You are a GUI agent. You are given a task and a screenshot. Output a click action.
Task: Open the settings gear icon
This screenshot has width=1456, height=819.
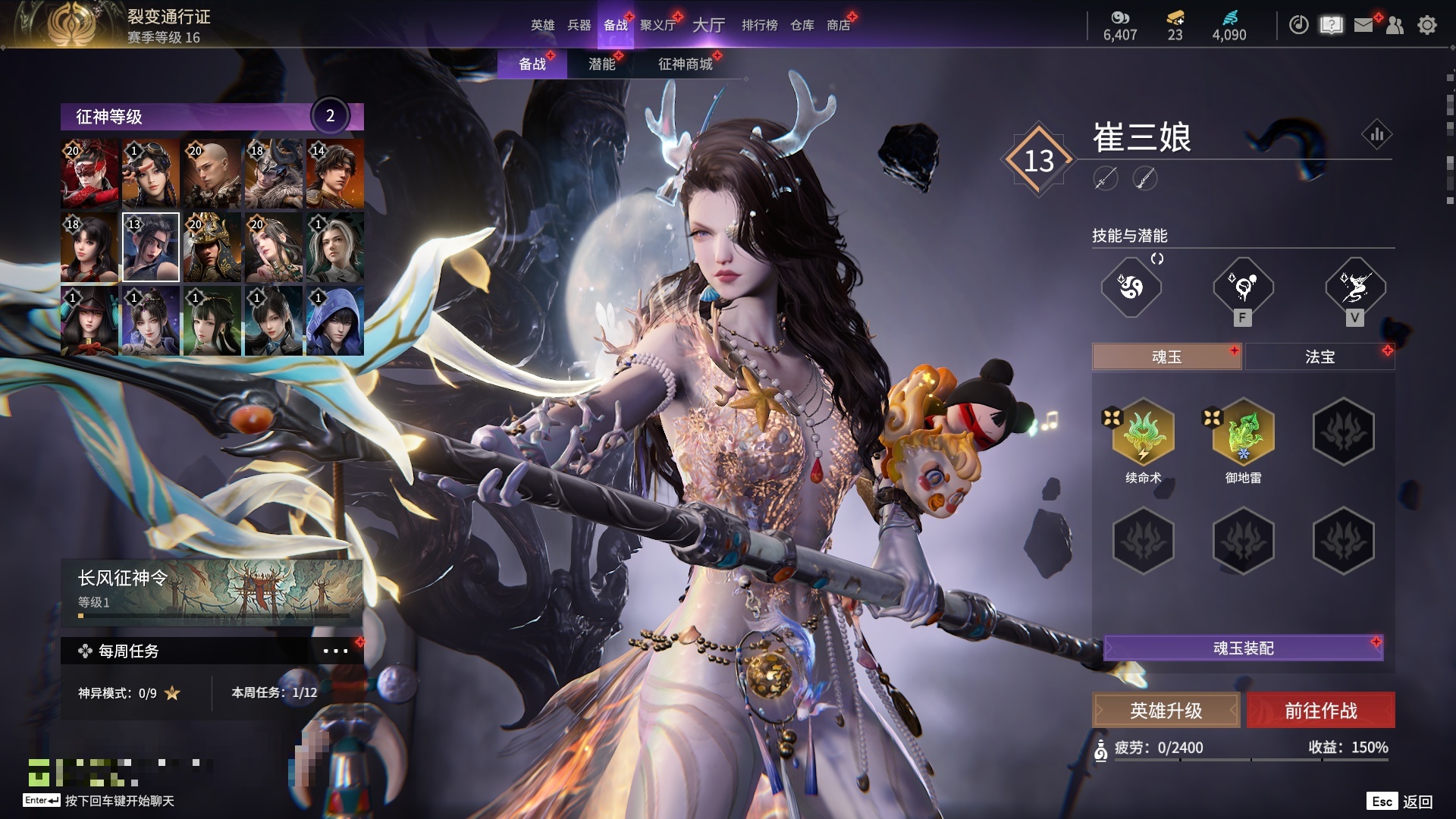coord(1427,25)
